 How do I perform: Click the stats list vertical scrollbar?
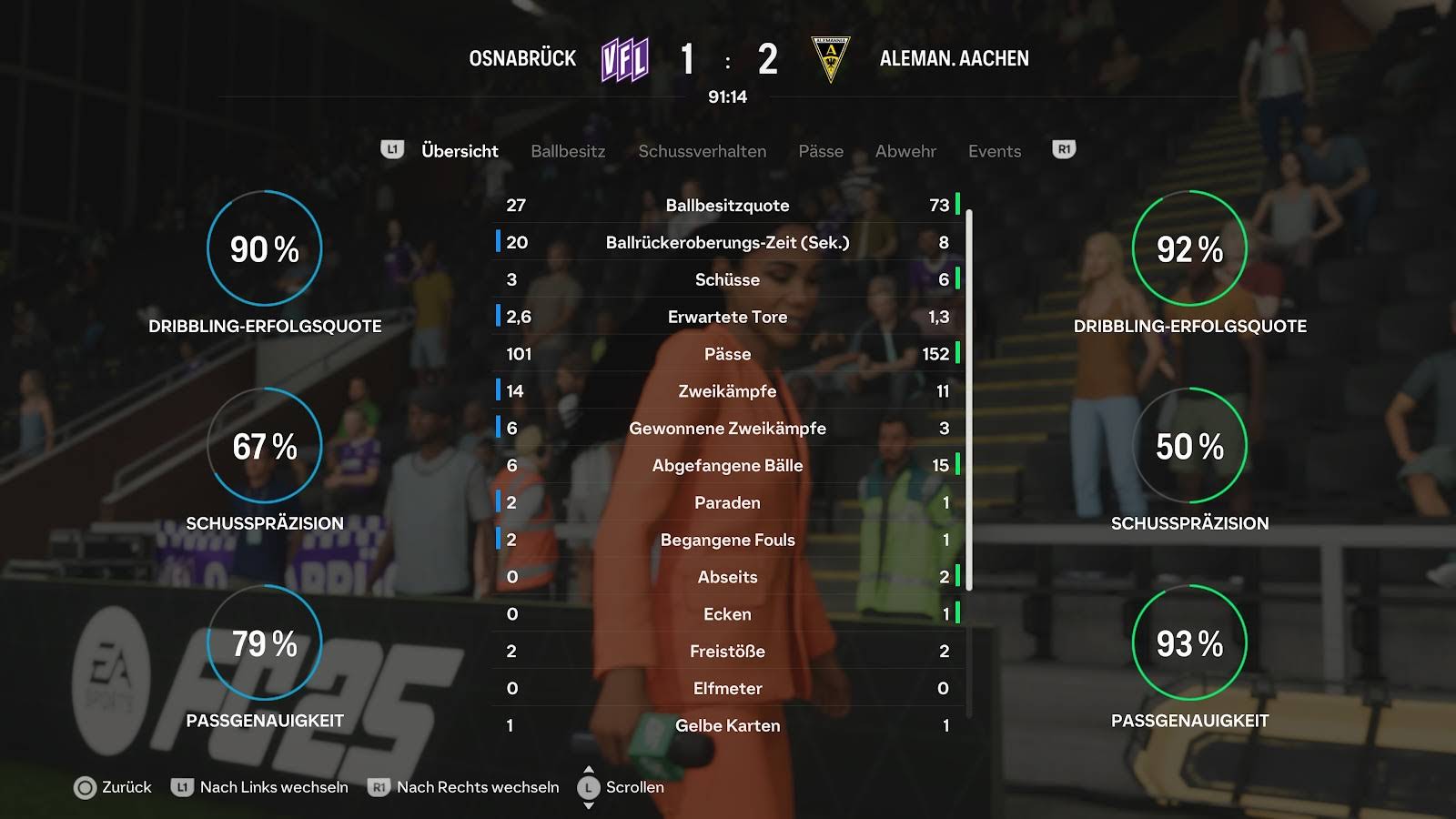click(x=969, y=400)
